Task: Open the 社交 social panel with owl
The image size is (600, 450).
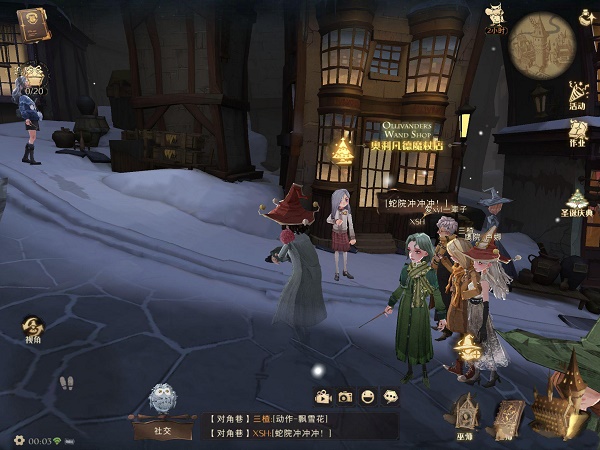Action: (163, 410)
